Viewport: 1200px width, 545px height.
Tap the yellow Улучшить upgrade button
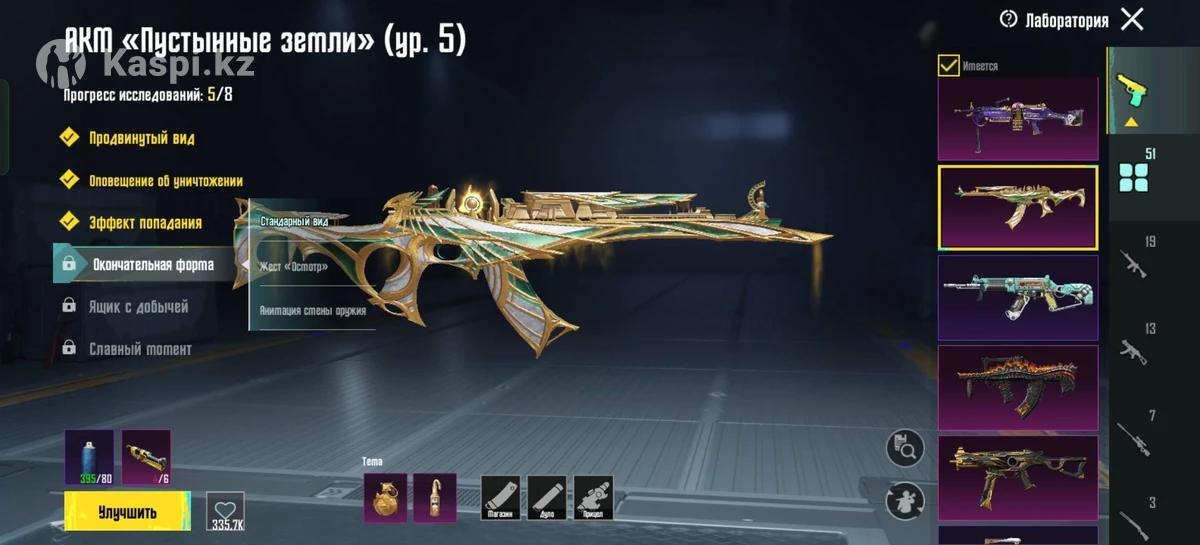point(127,512)
